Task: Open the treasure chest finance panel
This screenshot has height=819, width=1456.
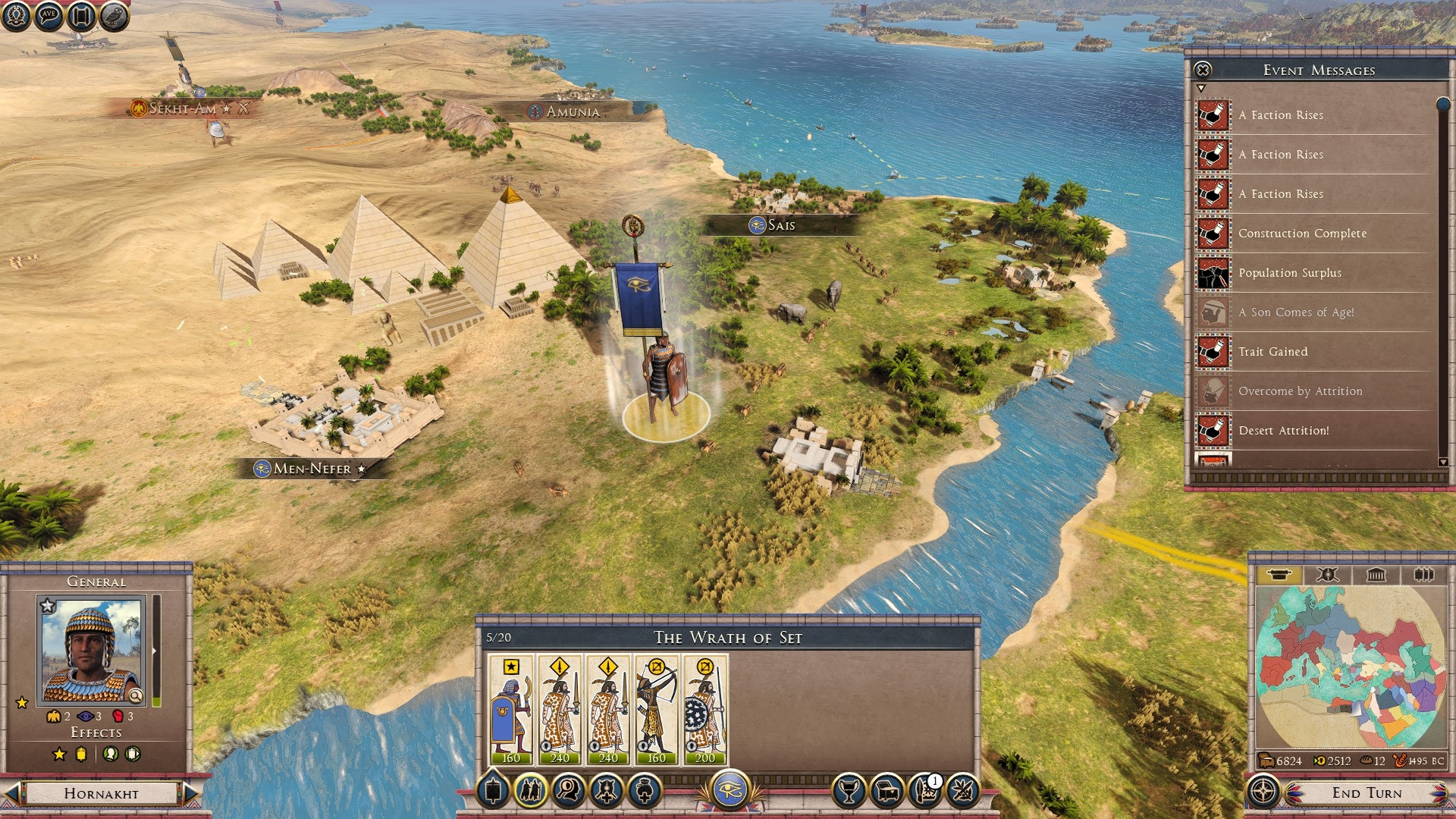Action: point(886,791)
